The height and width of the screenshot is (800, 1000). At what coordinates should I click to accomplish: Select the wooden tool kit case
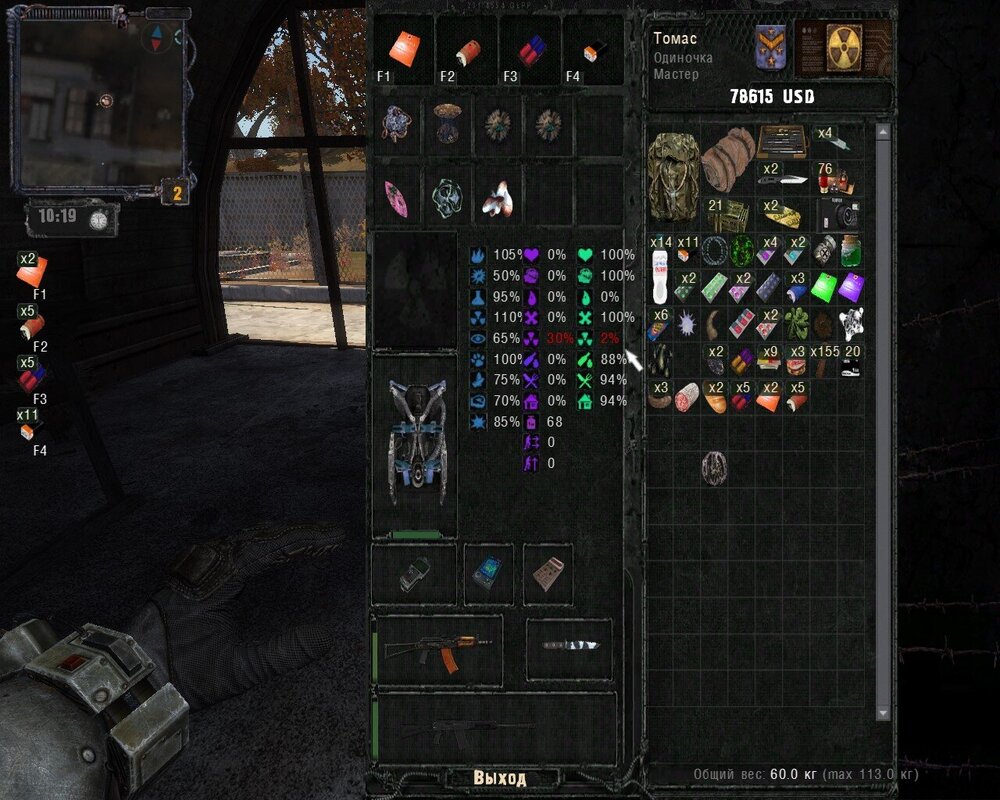[x=783, y=143]
